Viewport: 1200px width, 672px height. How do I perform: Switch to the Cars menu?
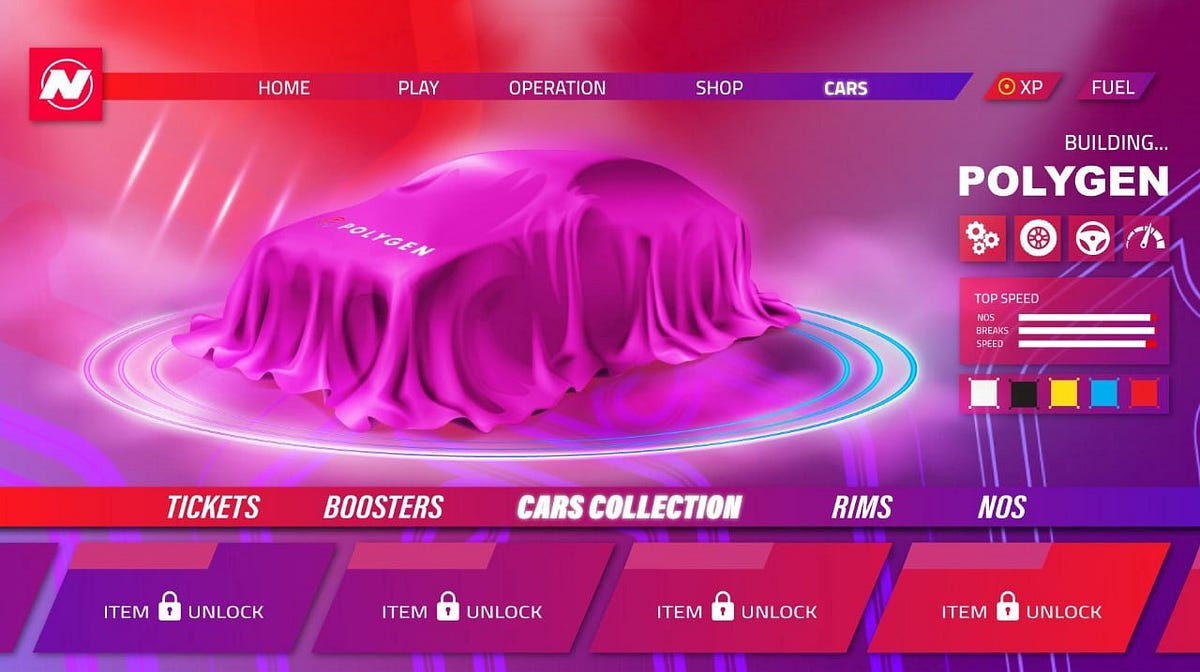[x=845, y=88]
